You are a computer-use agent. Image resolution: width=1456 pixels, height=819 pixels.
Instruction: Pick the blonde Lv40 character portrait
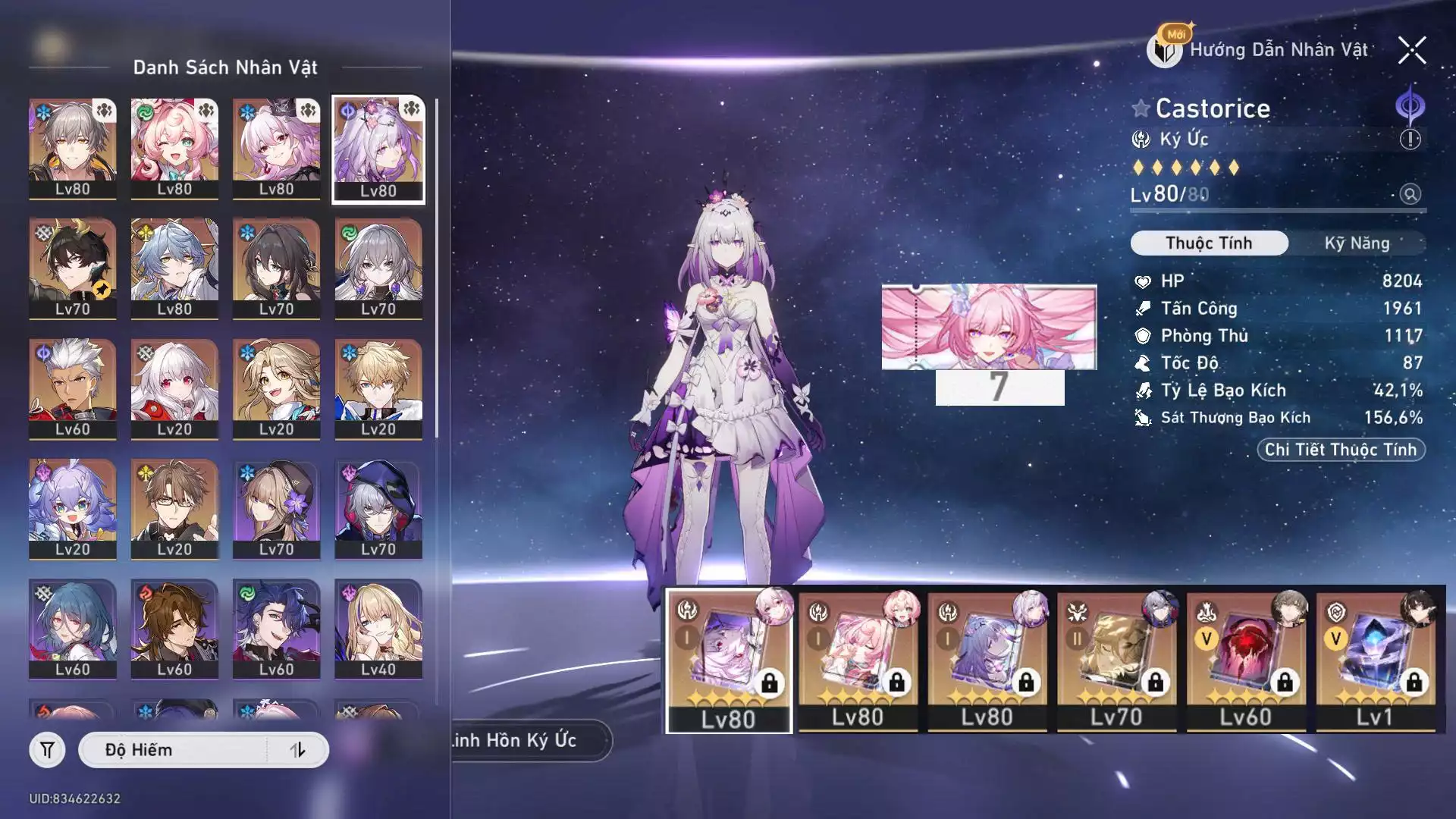[x=378, y=629]
